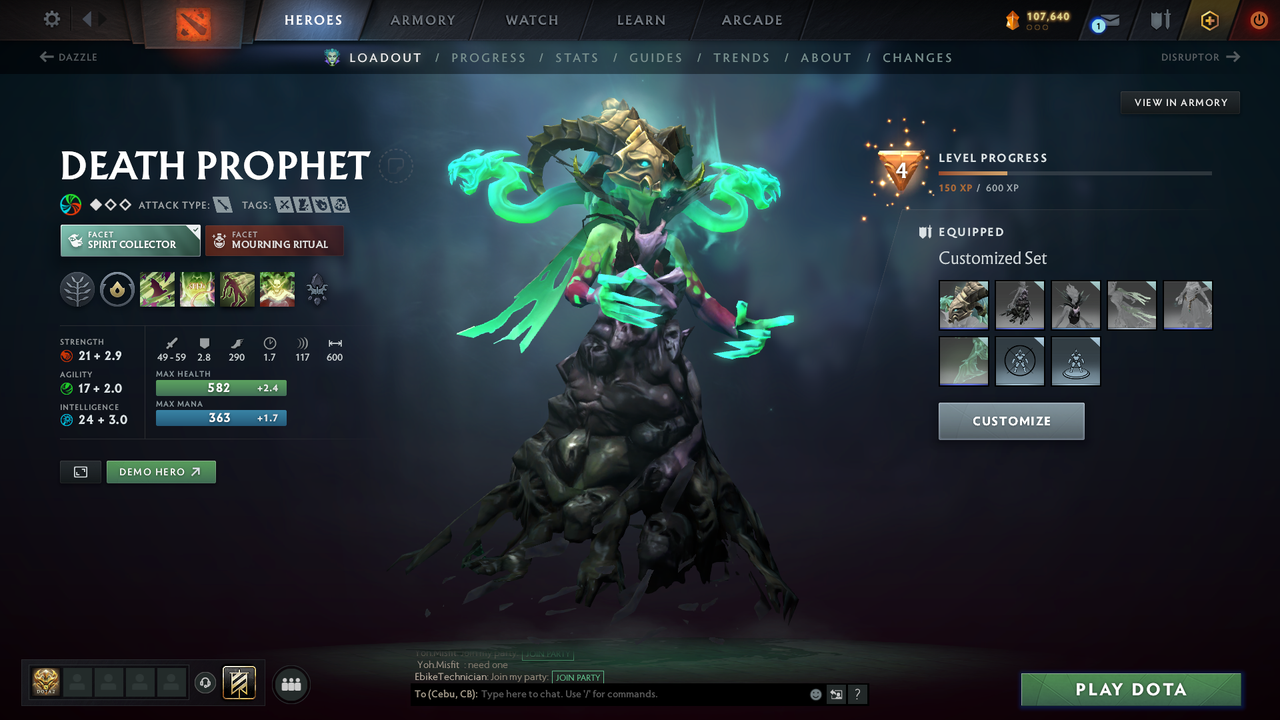The height and width of the screenshot is (720, 1280).
Task: Click the power/exit icon at top right
Action: pyautogui.click(x=1258, y=19)
